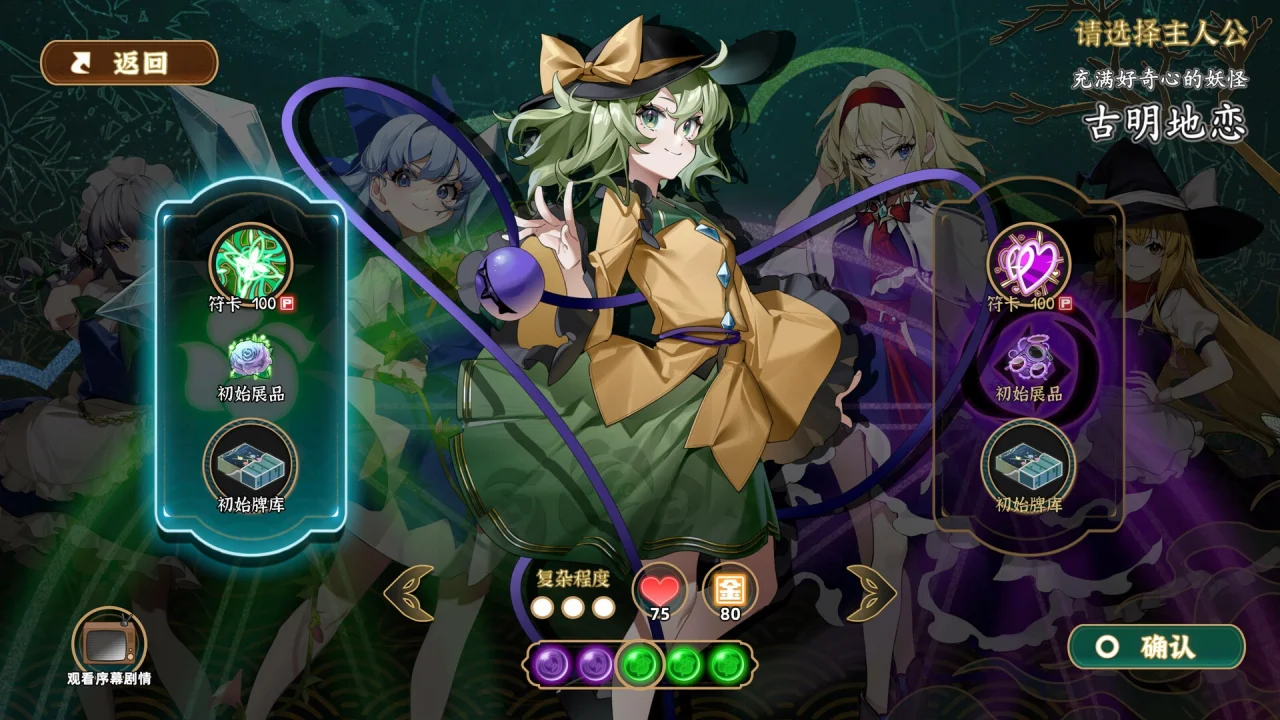This screenshot has width=1280, height=720.
Task: Show the next character with right arrow
Action: tap(871, 592)
